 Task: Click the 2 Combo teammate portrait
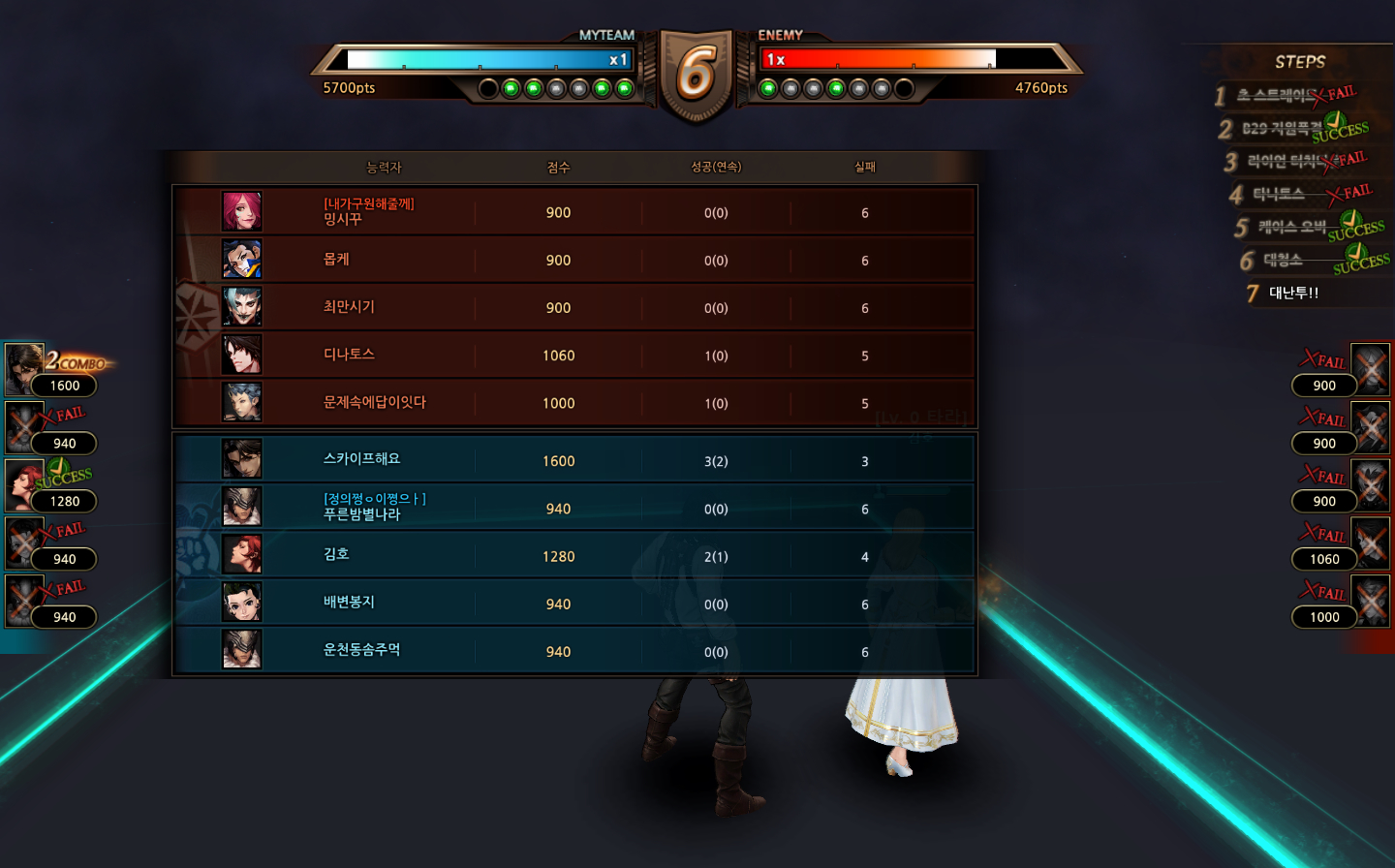click(x=23, y=368)
